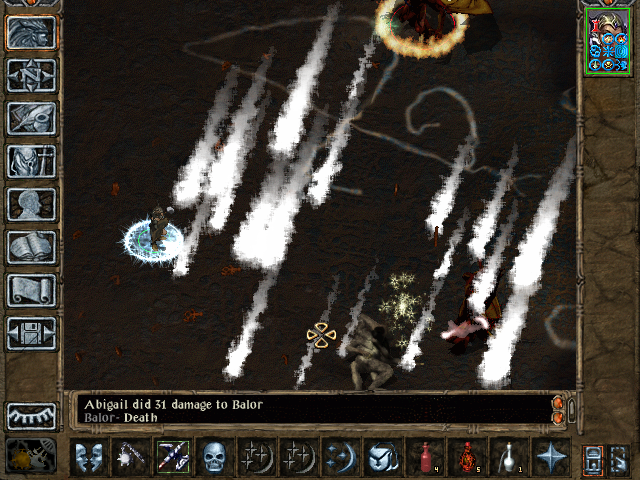Activate the talk masks icon
The image size is (640, 480).
[x=88, y=457]
